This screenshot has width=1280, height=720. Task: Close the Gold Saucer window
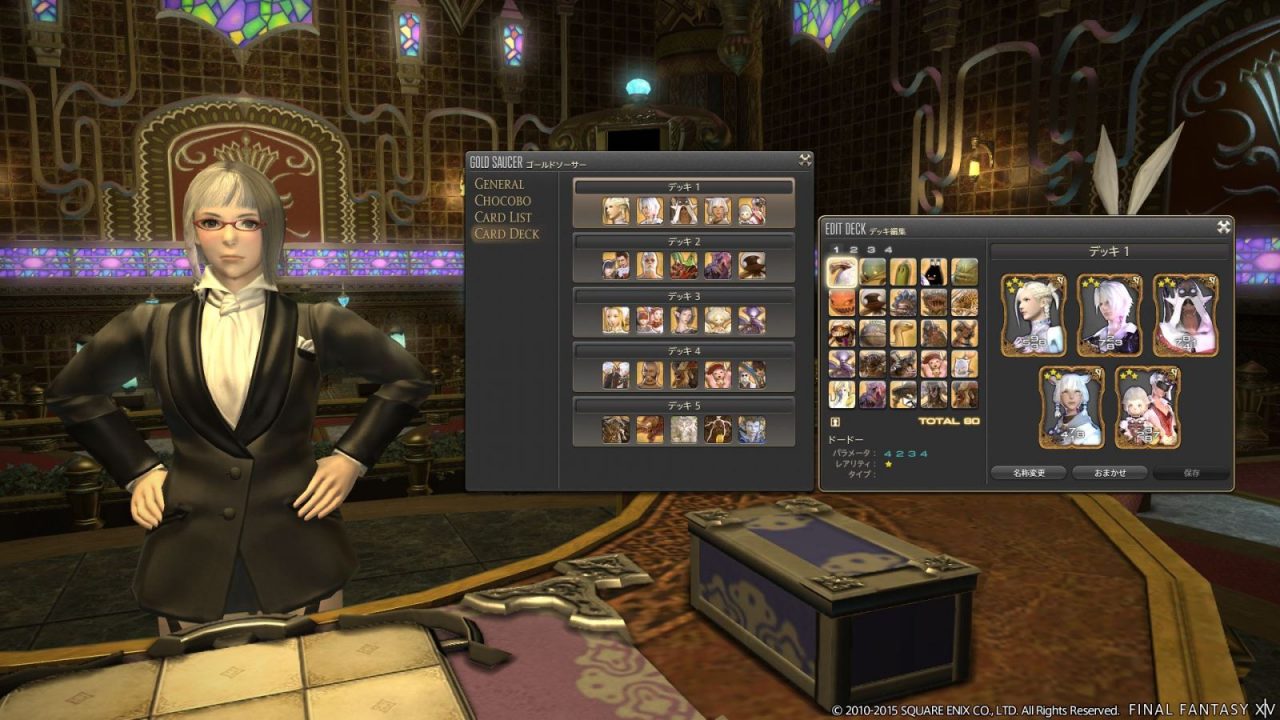tap(804, 160)
